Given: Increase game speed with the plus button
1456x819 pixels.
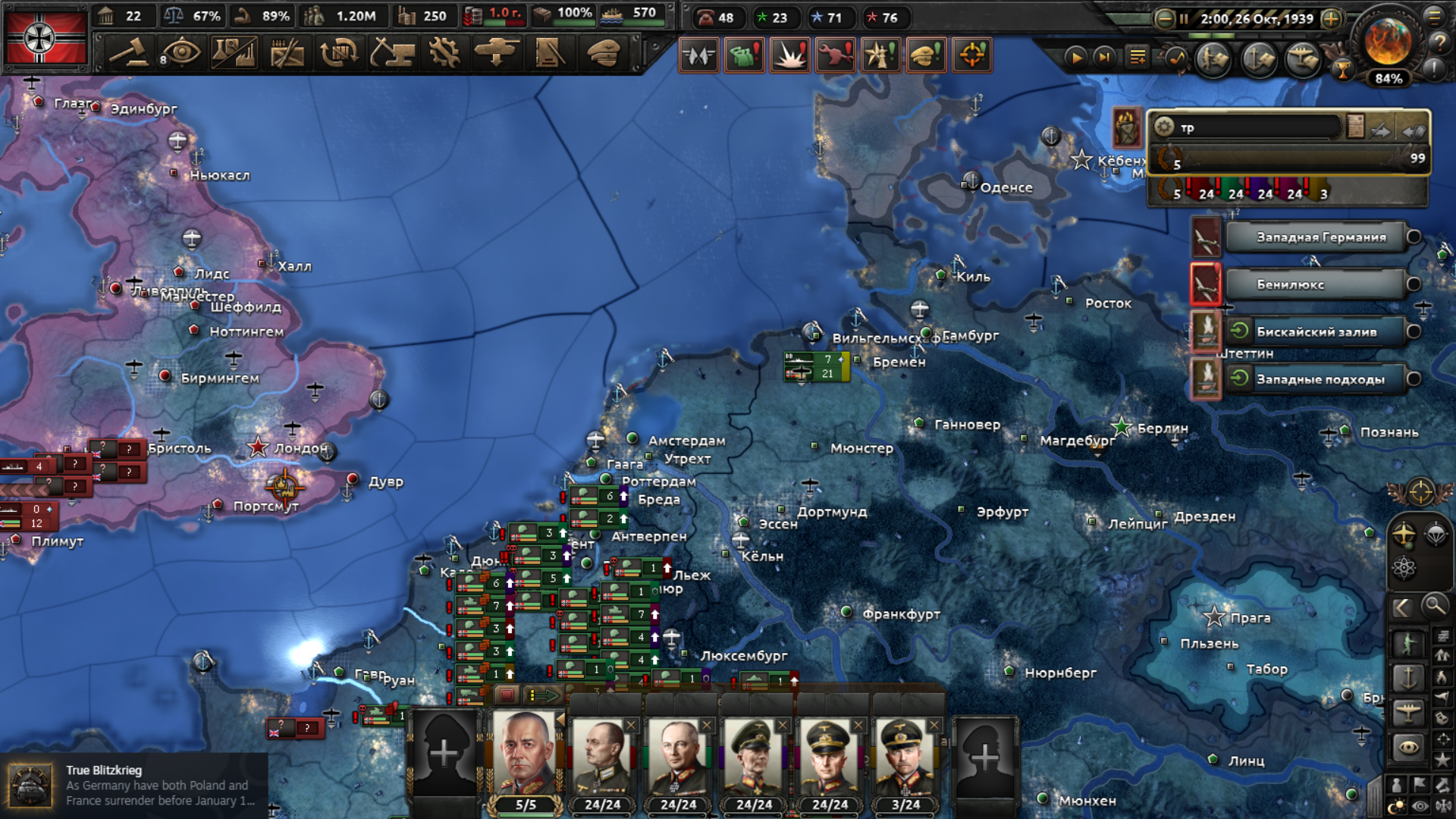Looking at the screenshot, I should 1331,19.
